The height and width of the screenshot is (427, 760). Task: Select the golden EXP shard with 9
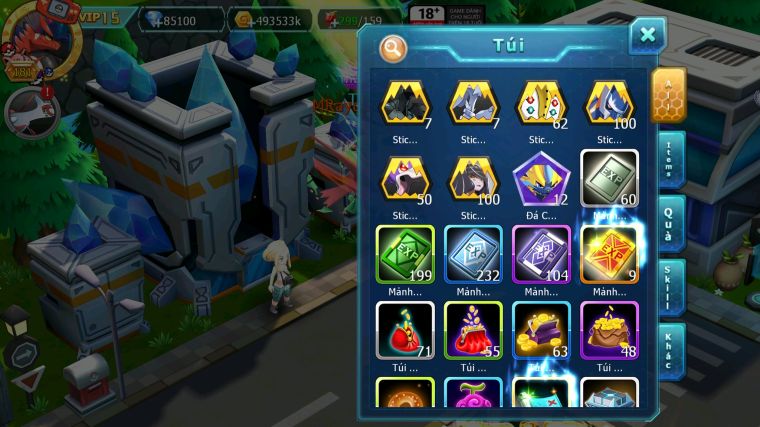point(609,254)
